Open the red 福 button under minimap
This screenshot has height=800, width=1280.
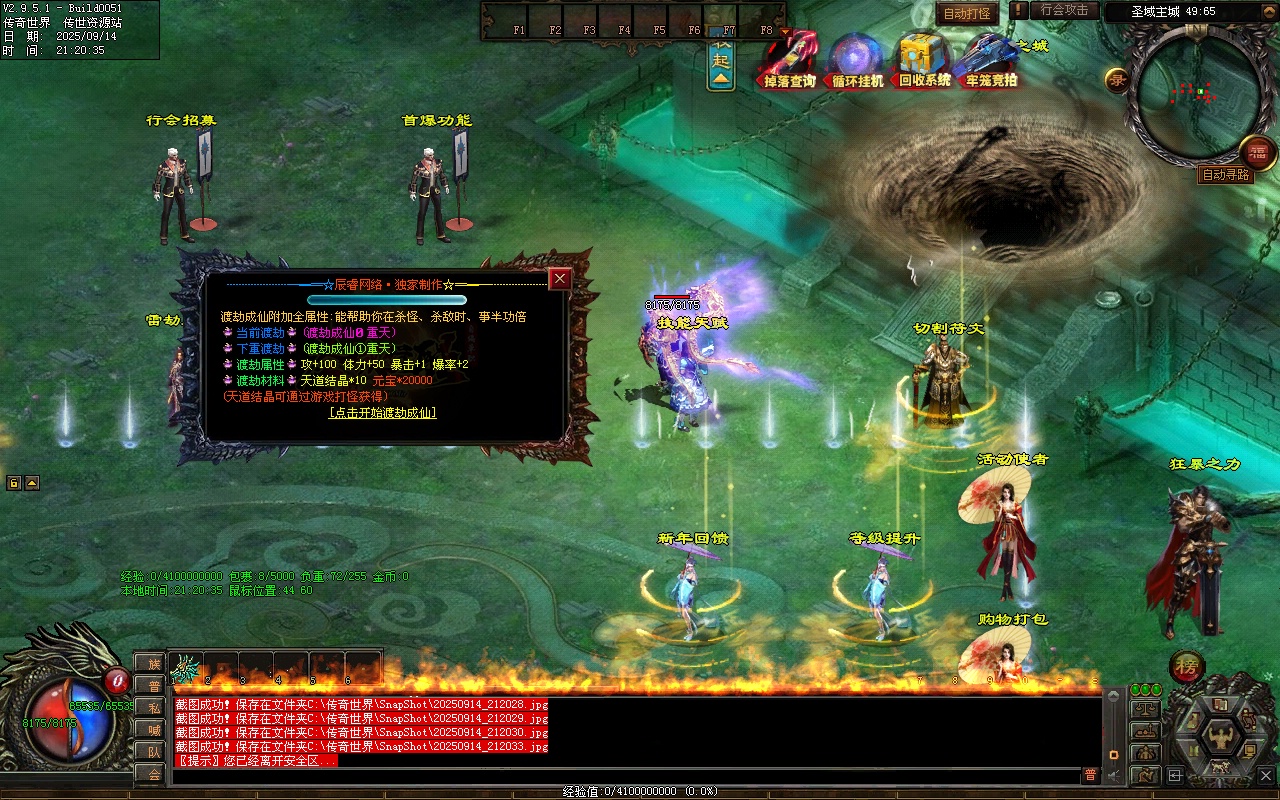(x=1258, y=153)
